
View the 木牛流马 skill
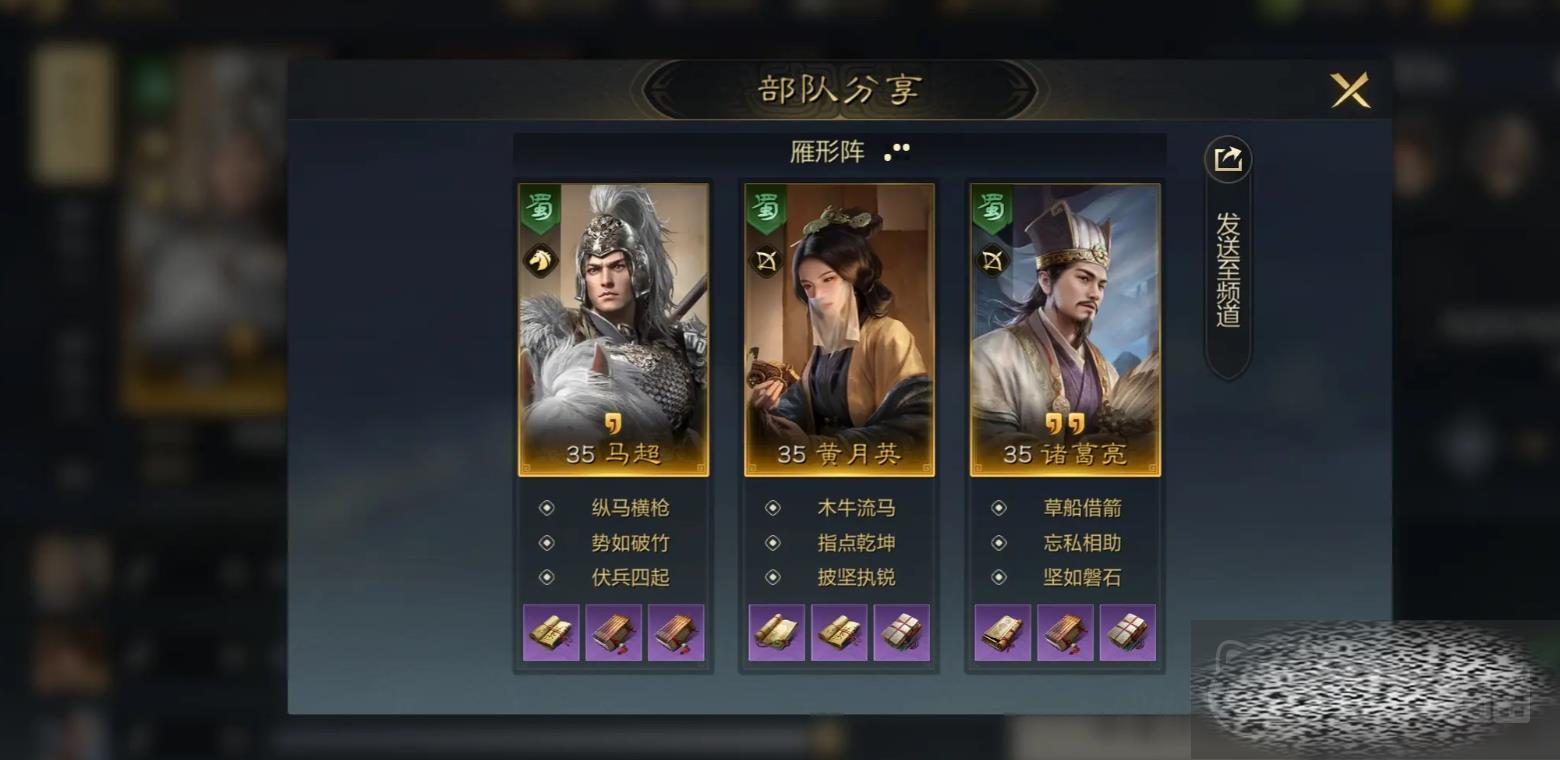pos(855,508)
